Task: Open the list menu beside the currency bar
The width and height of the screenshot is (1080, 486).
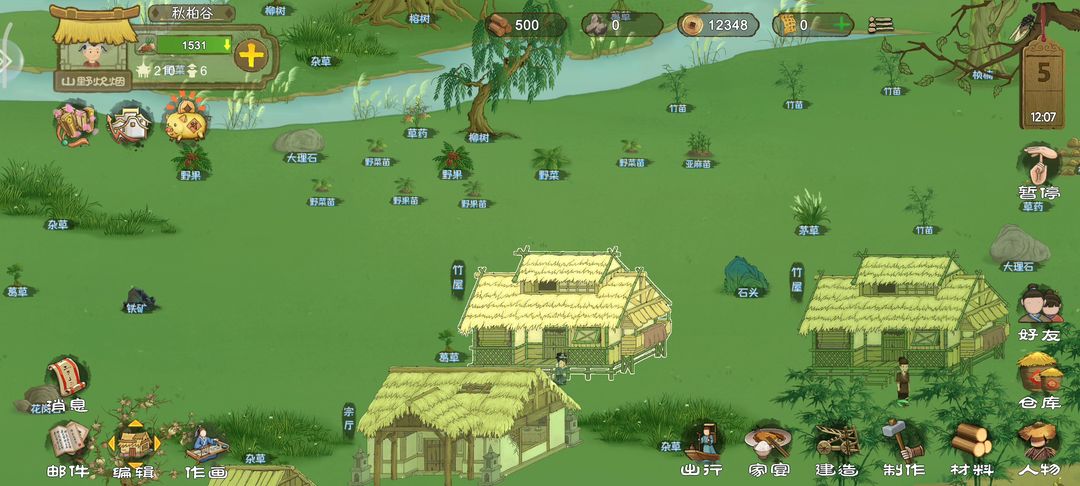Action: 880,25
